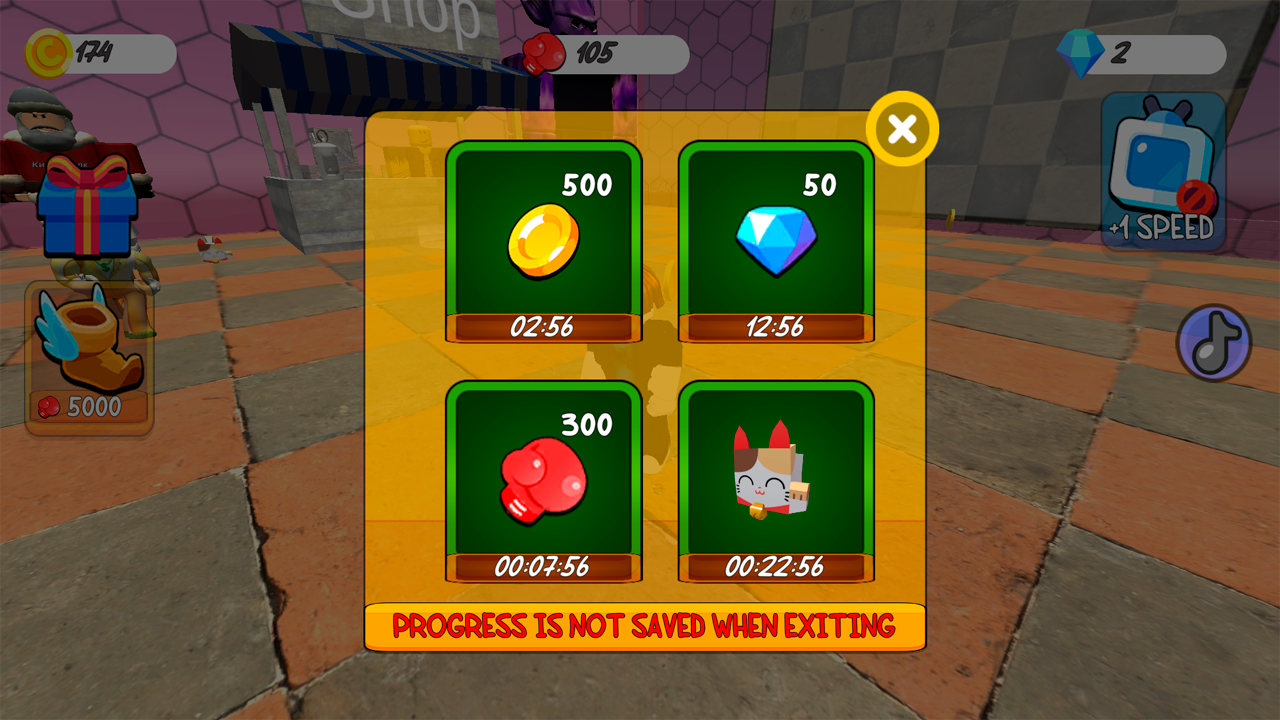Check the 12:56 diamond reward timer

click(777, 326)
